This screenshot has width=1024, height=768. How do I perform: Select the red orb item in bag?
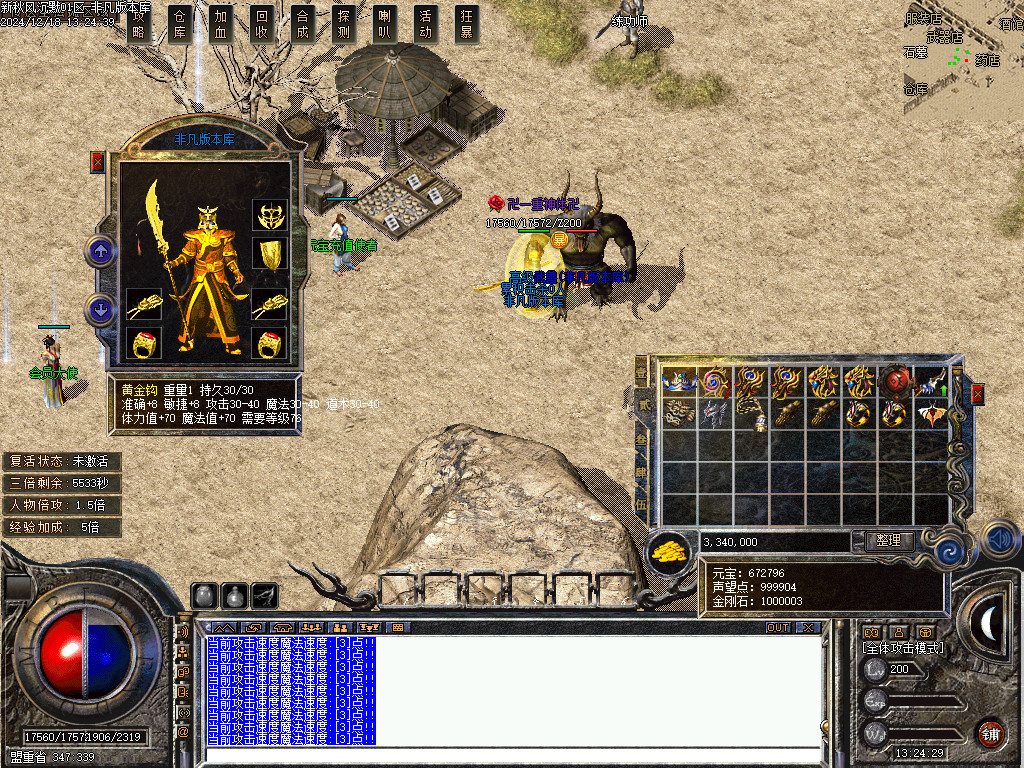pyautogui.click(x=894, y=382)
